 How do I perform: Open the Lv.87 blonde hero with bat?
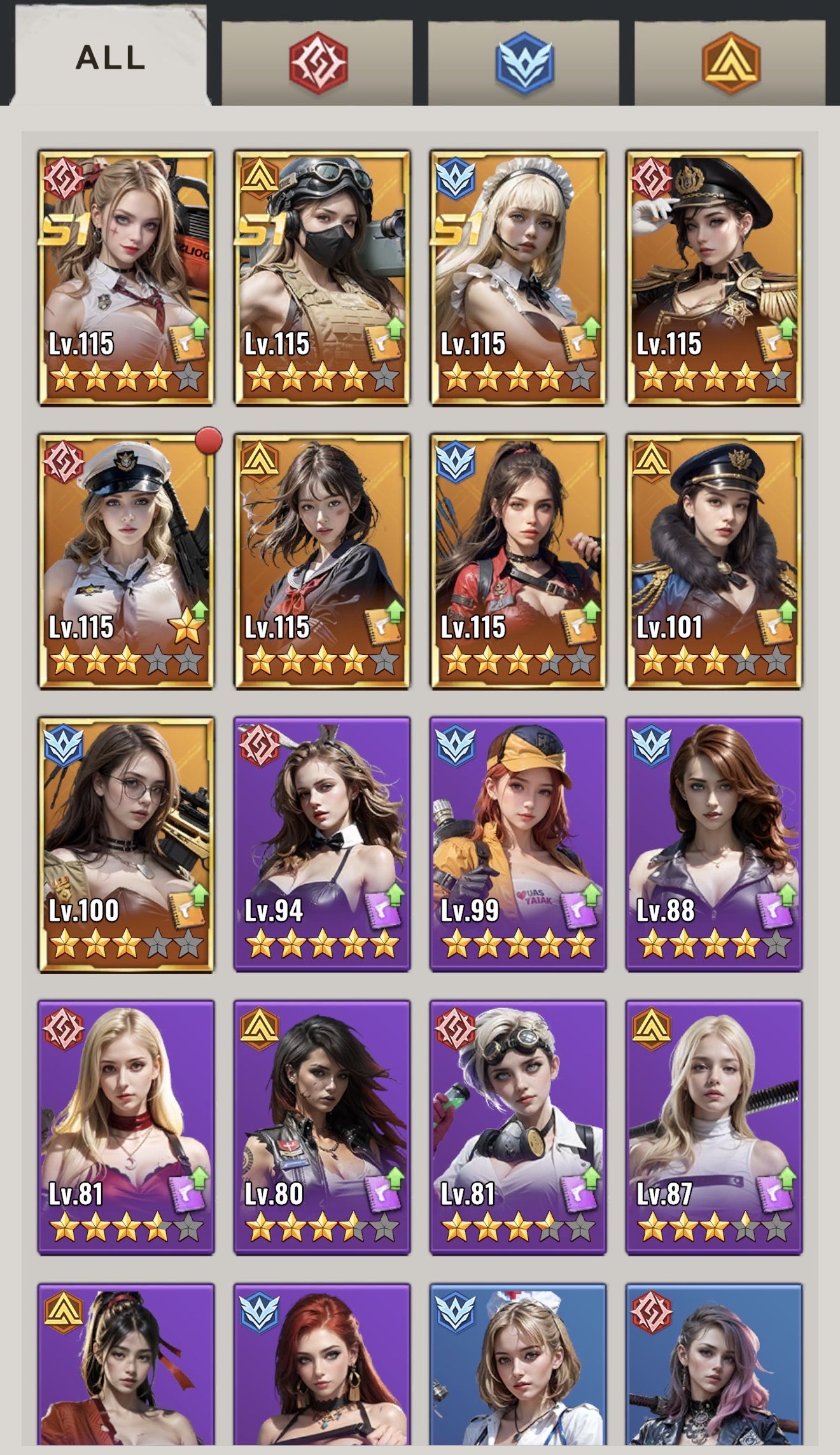tap(714, 1127)
